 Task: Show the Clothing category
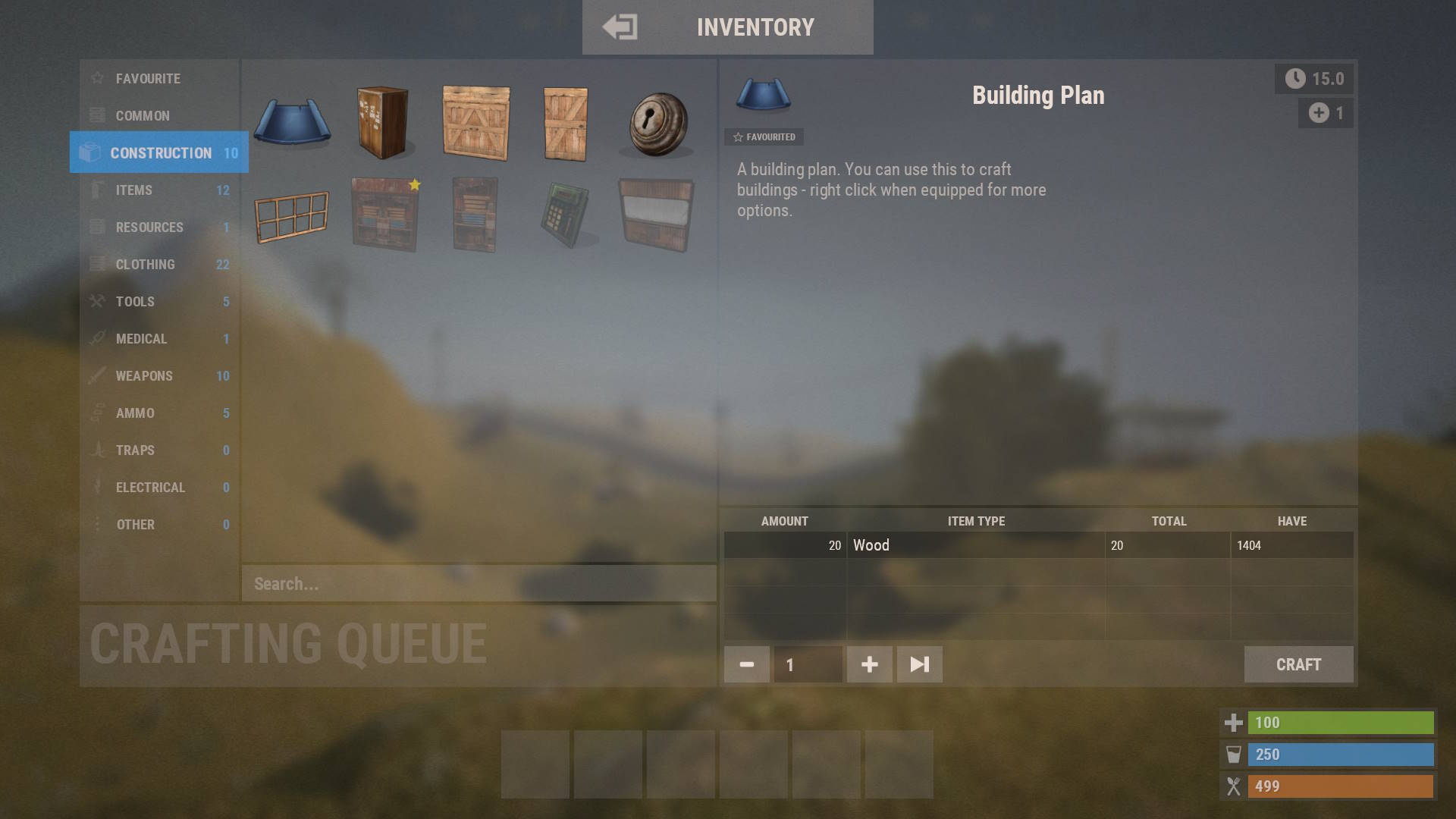click(x=145, y=265)
